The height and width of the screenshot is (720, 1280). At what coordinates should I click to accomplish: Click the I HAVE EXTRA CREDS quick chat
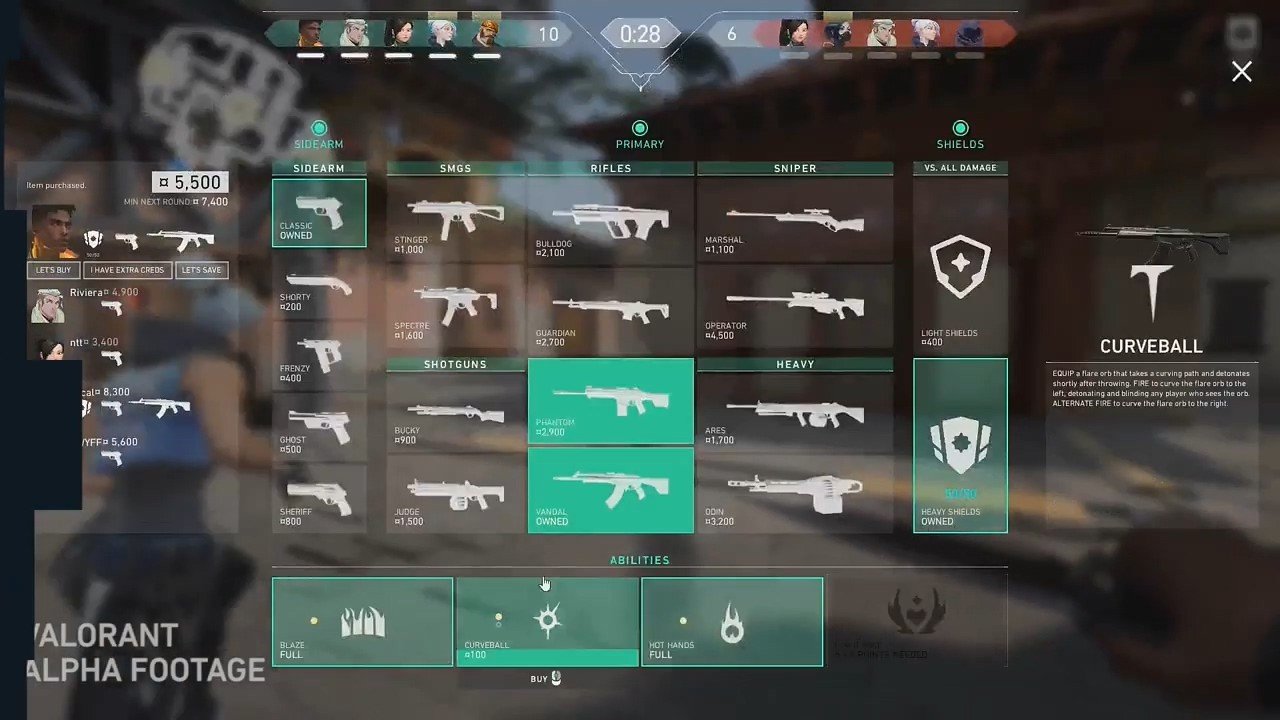click(126, 269)
